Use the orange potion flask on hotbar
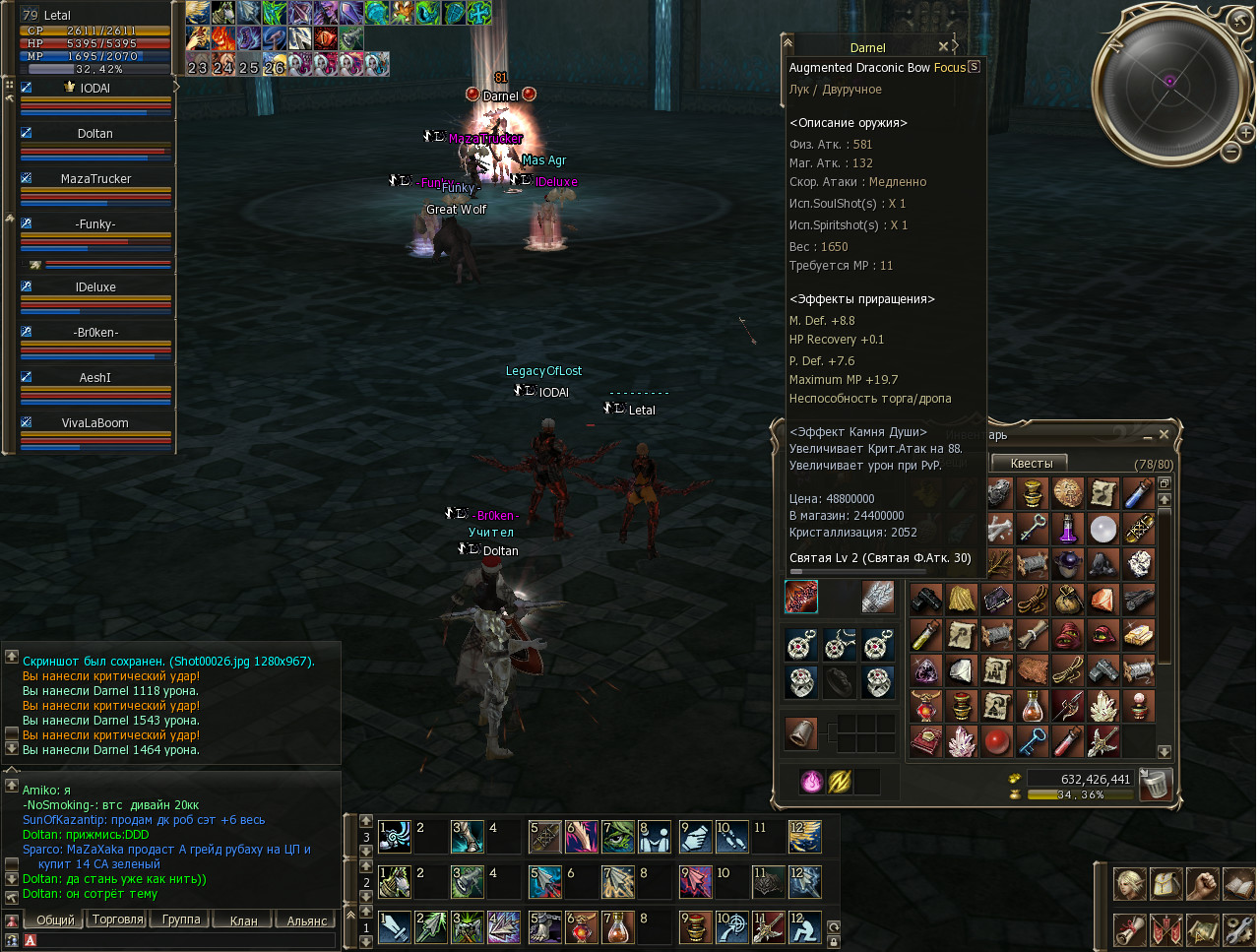 (x=619, y=927)
